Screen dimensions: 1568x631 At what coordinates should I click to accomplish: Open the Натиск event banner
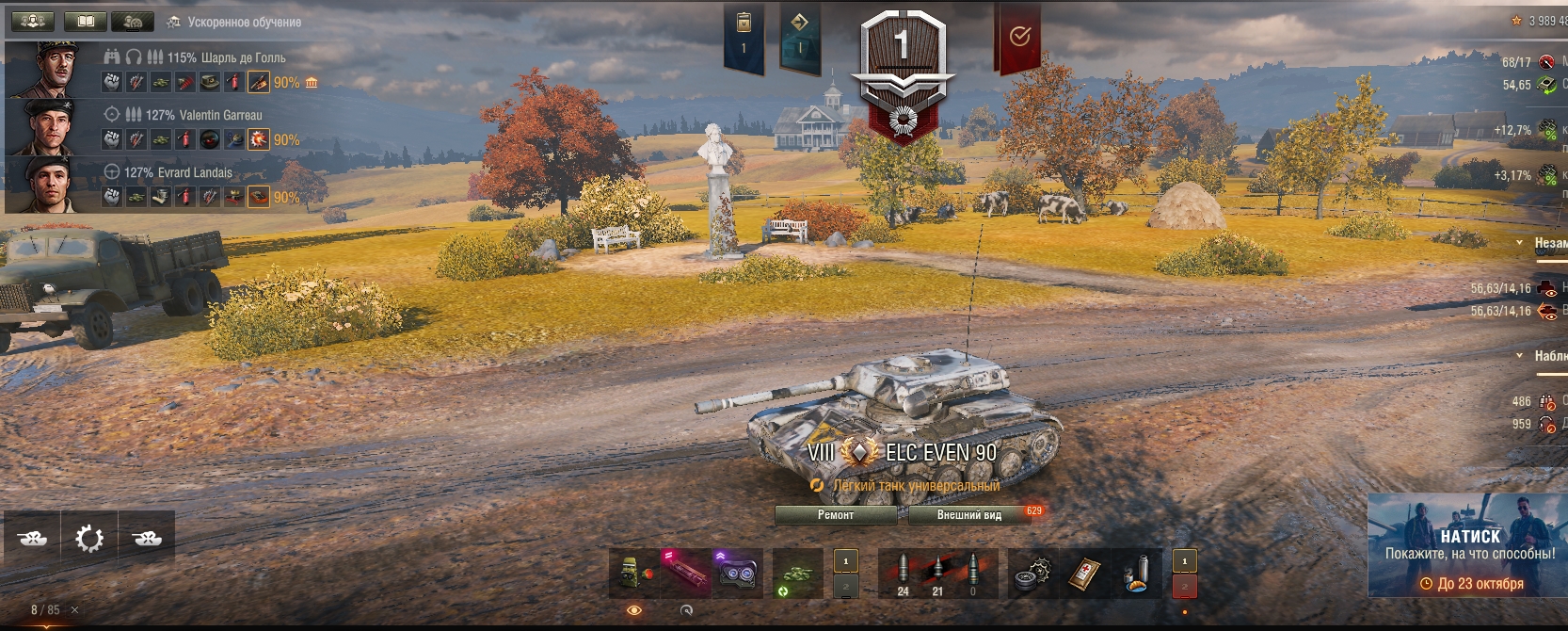(1466, 546)
